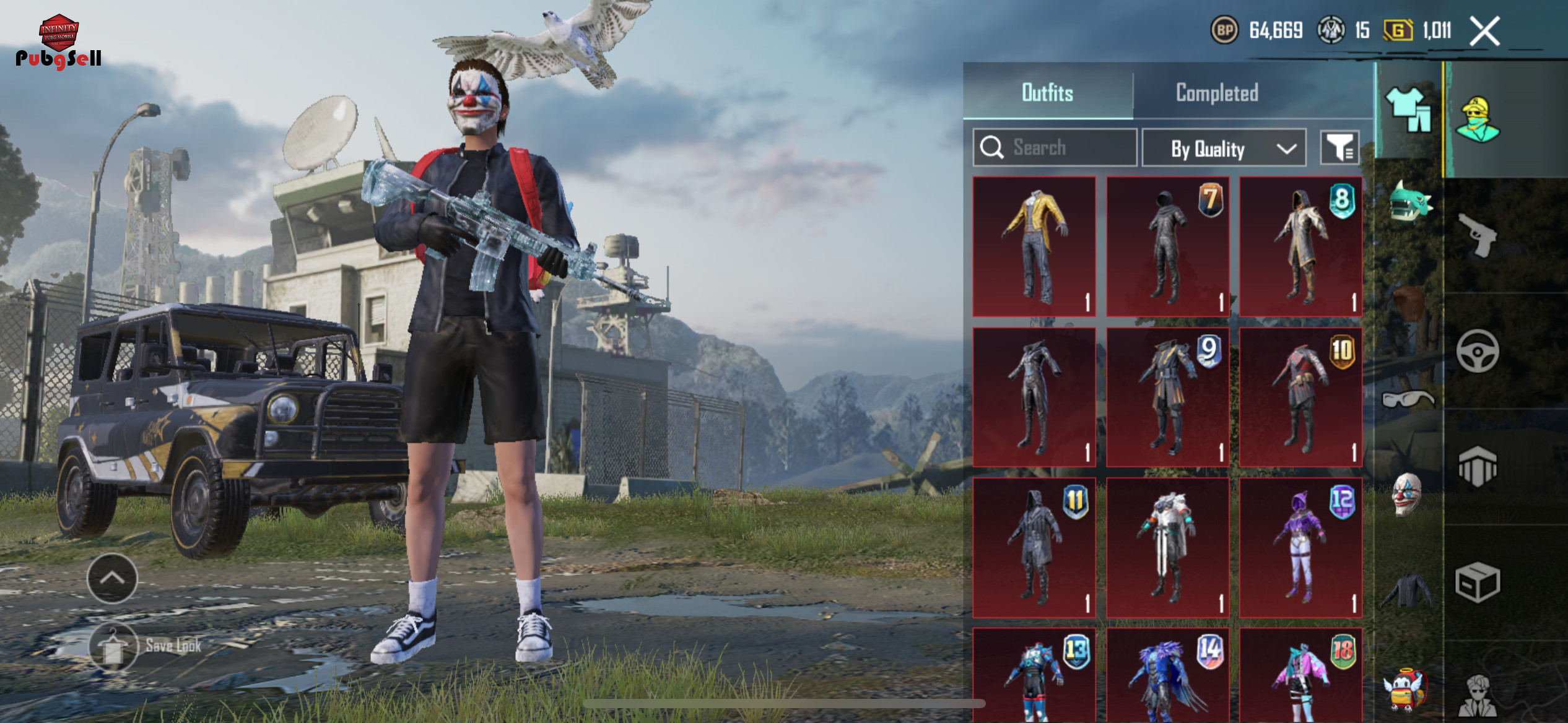Image resolution: width=1568 pixels, height=723 pixels.
Task: Open the crate box category
Action: (x=1478, y=583)
